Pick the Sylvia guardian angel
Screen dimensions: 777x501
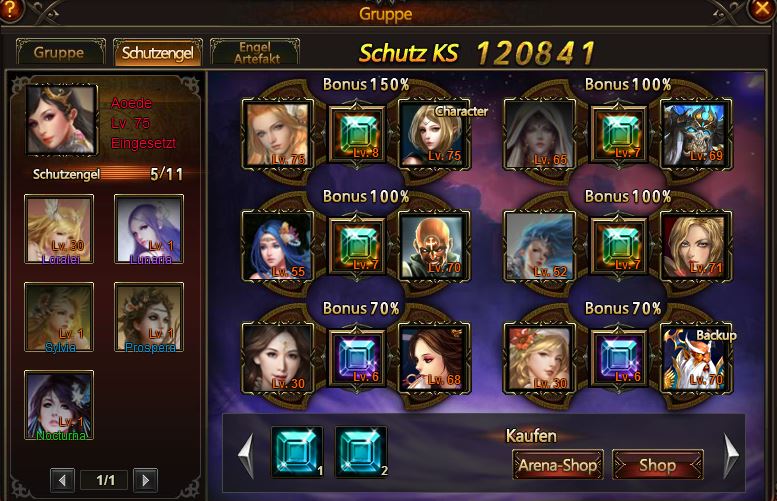tap(60, 317)
